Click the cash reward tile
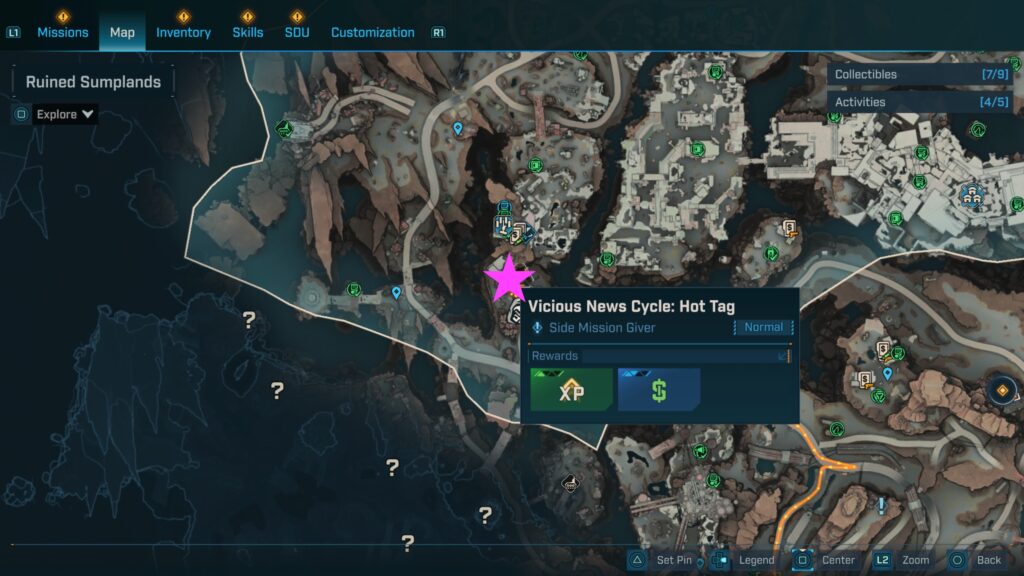Image resolution: width=1024 pixels, height=576 pixels. (x=658, y=390)
